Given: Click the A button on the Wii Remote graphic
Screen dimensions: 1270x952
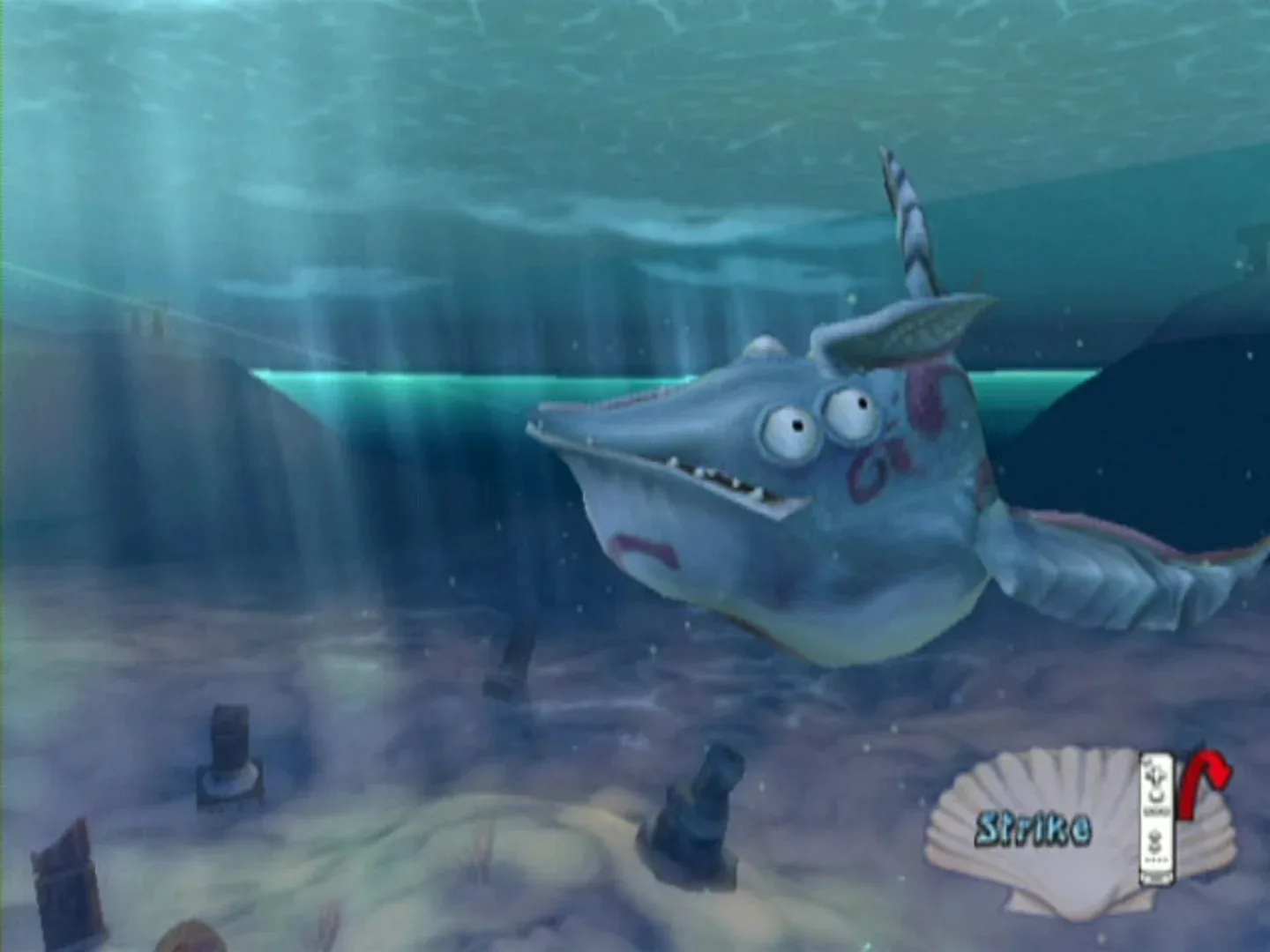Looking at the screenshot, I should [x=1154, y=796].
